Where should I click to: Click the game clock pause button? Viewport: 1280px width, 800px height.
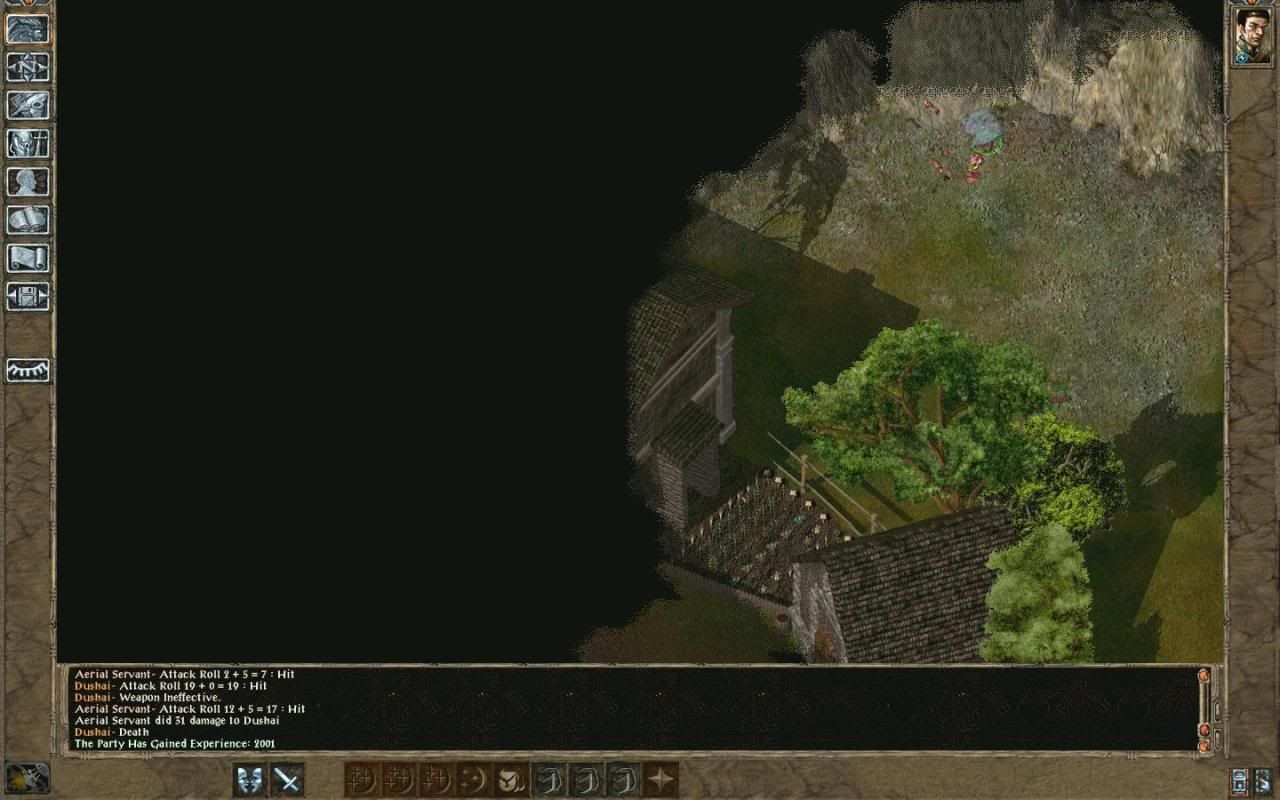tap(27, 778)
